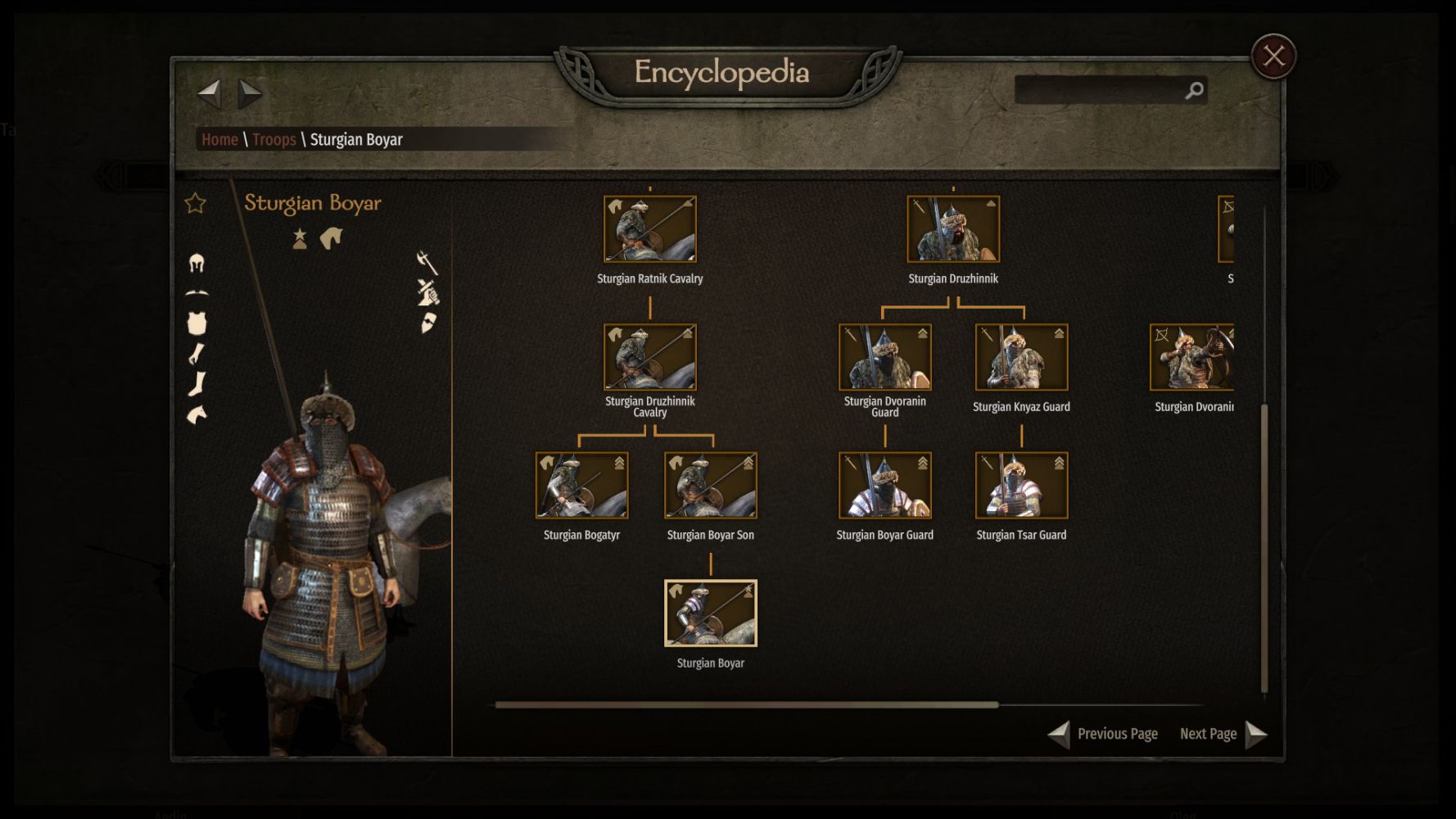Open the Sturgian Druzhinnik troop entry
Viewport: 1456px width, 819px height.
click(953, 229)
